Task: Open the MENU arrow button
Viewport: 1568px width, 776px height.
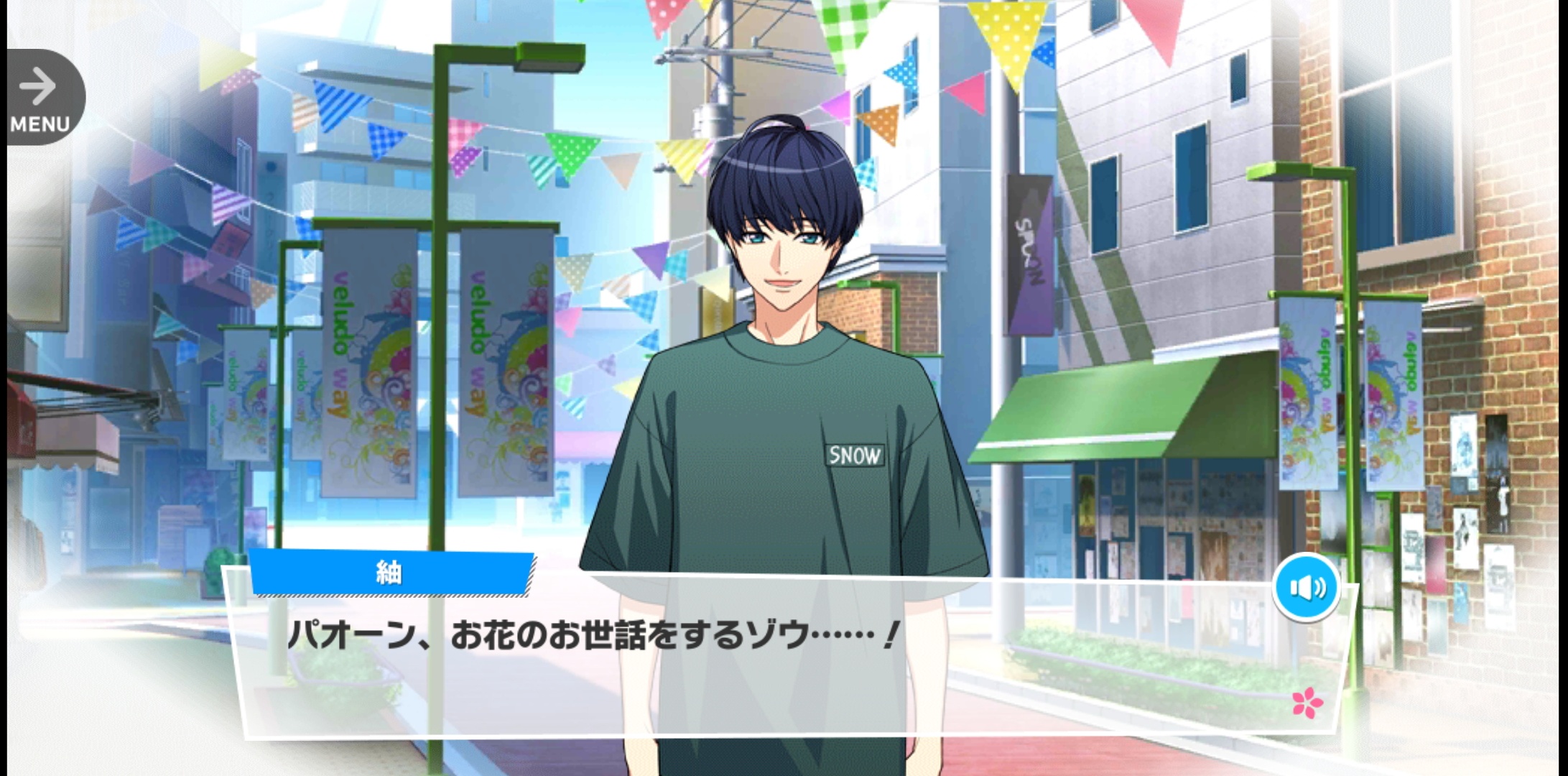Action: click(x=41, y=97)
